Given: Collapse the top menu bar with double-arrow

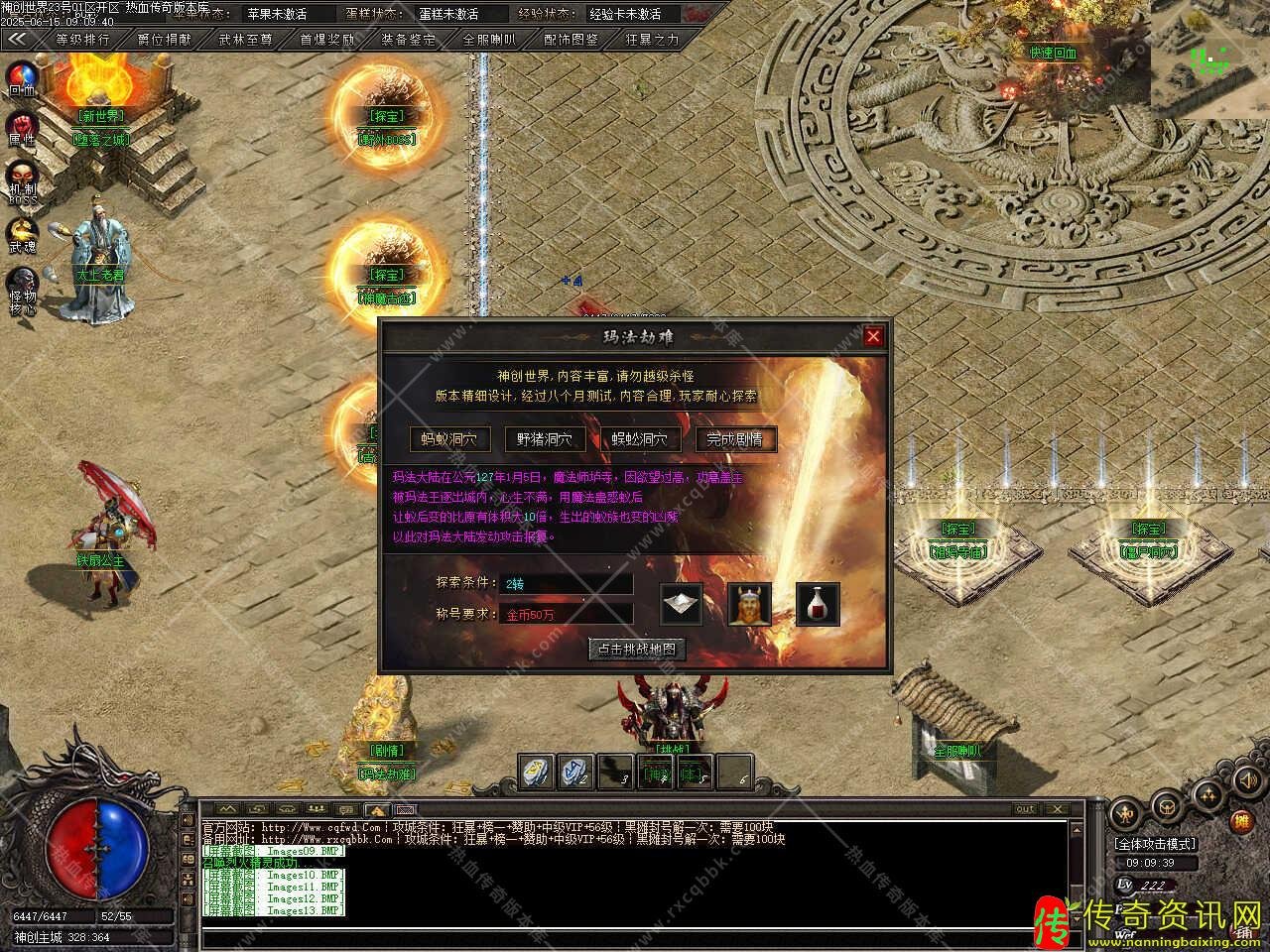Looking at the screenshot, I should 19,40.
